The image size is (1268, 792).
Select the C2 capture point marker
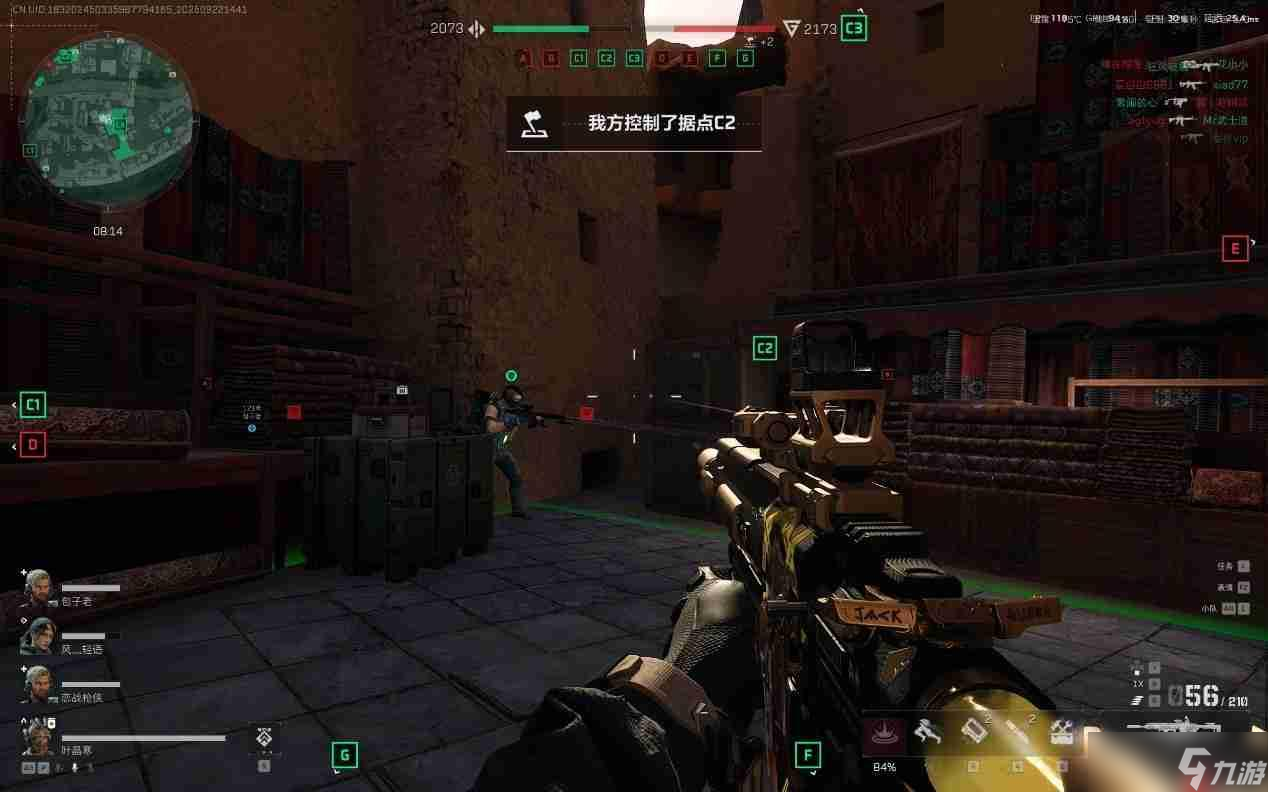coord(765,348)
